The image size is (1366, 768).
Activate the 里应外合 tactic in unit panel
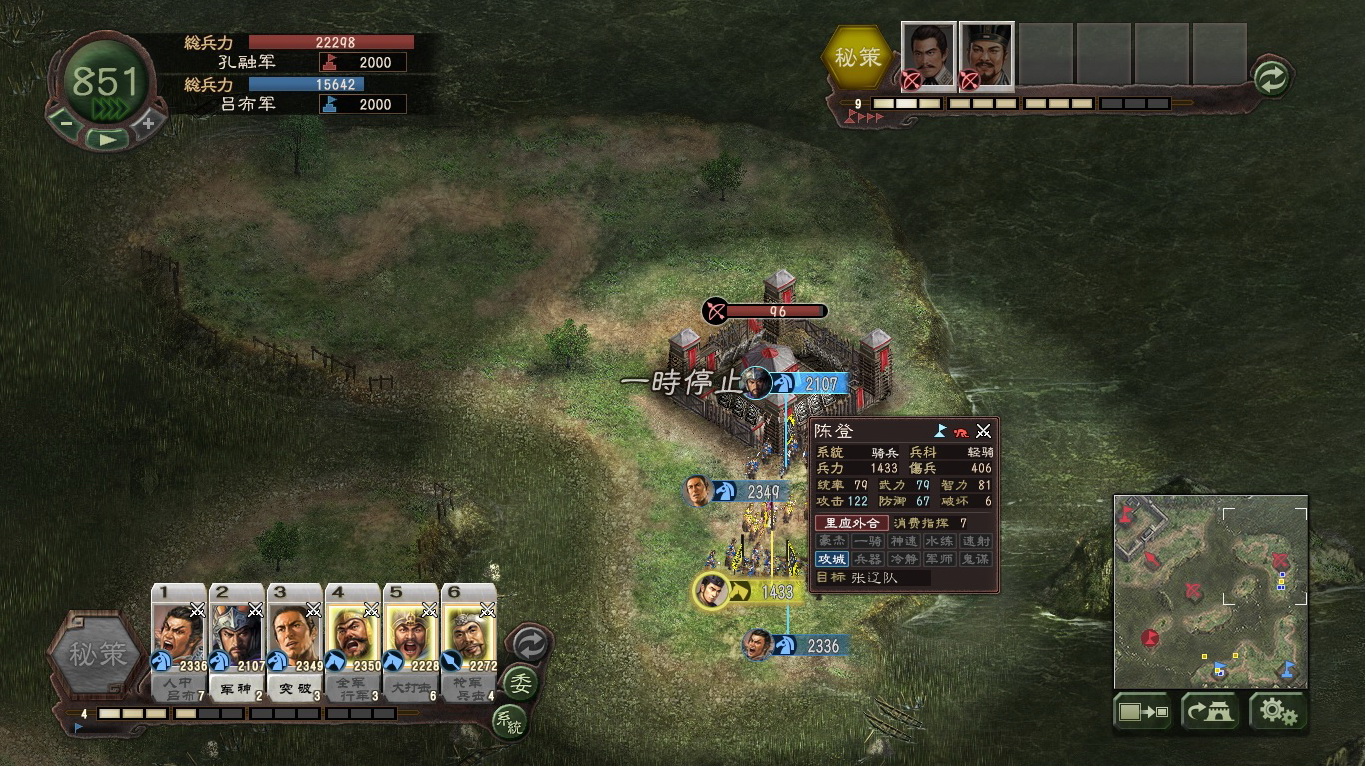pyautogui.click(x=850, y=523)
